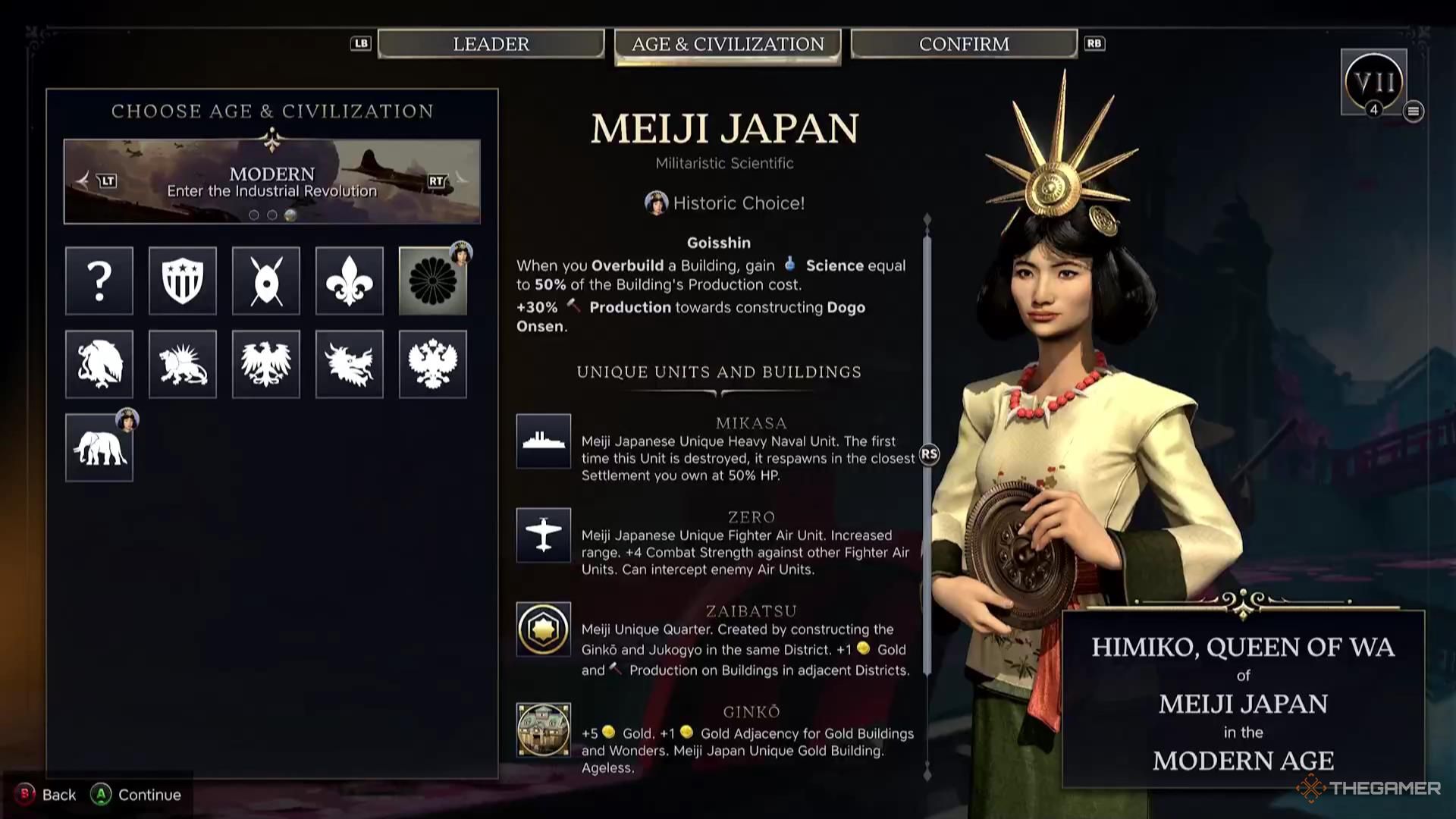Select the Zero fighter plane icon
The height and width of the screenshot is (819, 1456).
543,535
